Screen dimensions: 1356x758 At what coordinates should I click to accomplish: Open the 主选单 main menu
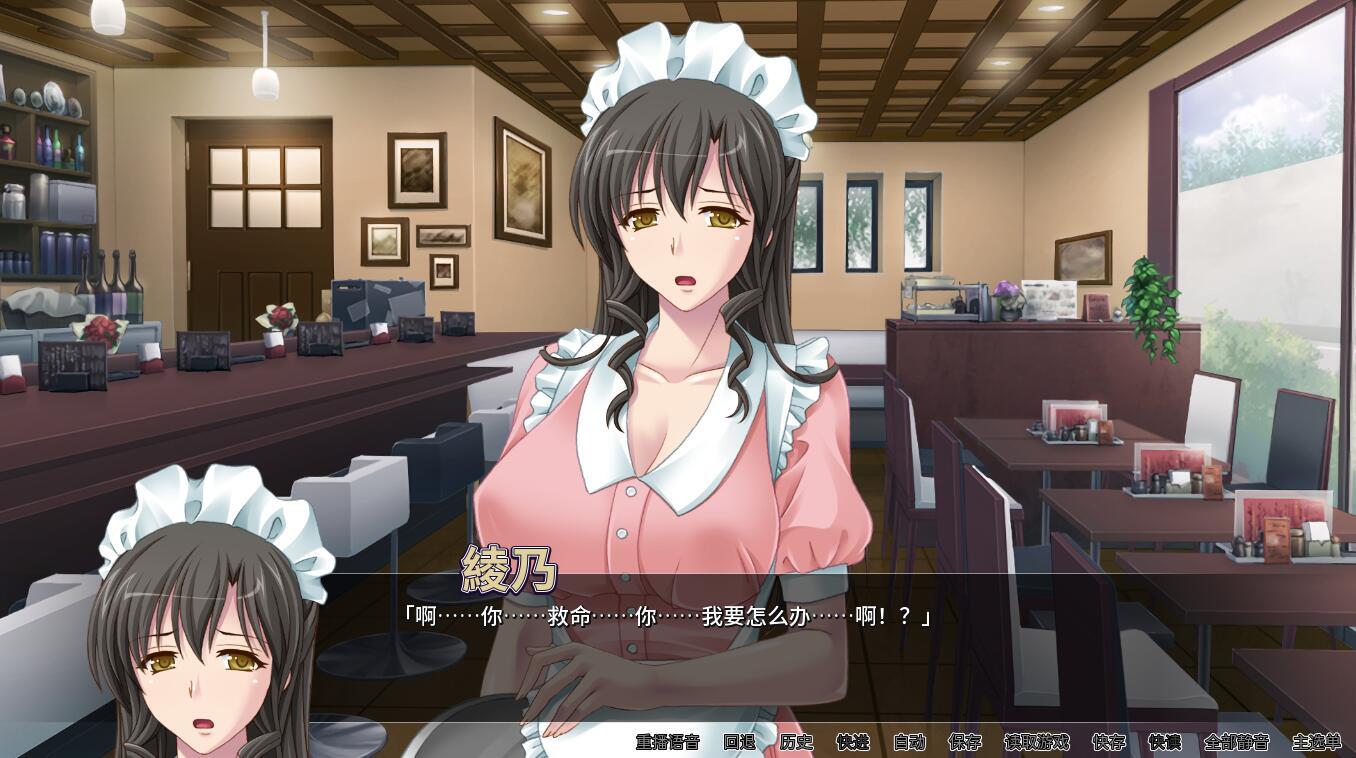point(1316,742)
